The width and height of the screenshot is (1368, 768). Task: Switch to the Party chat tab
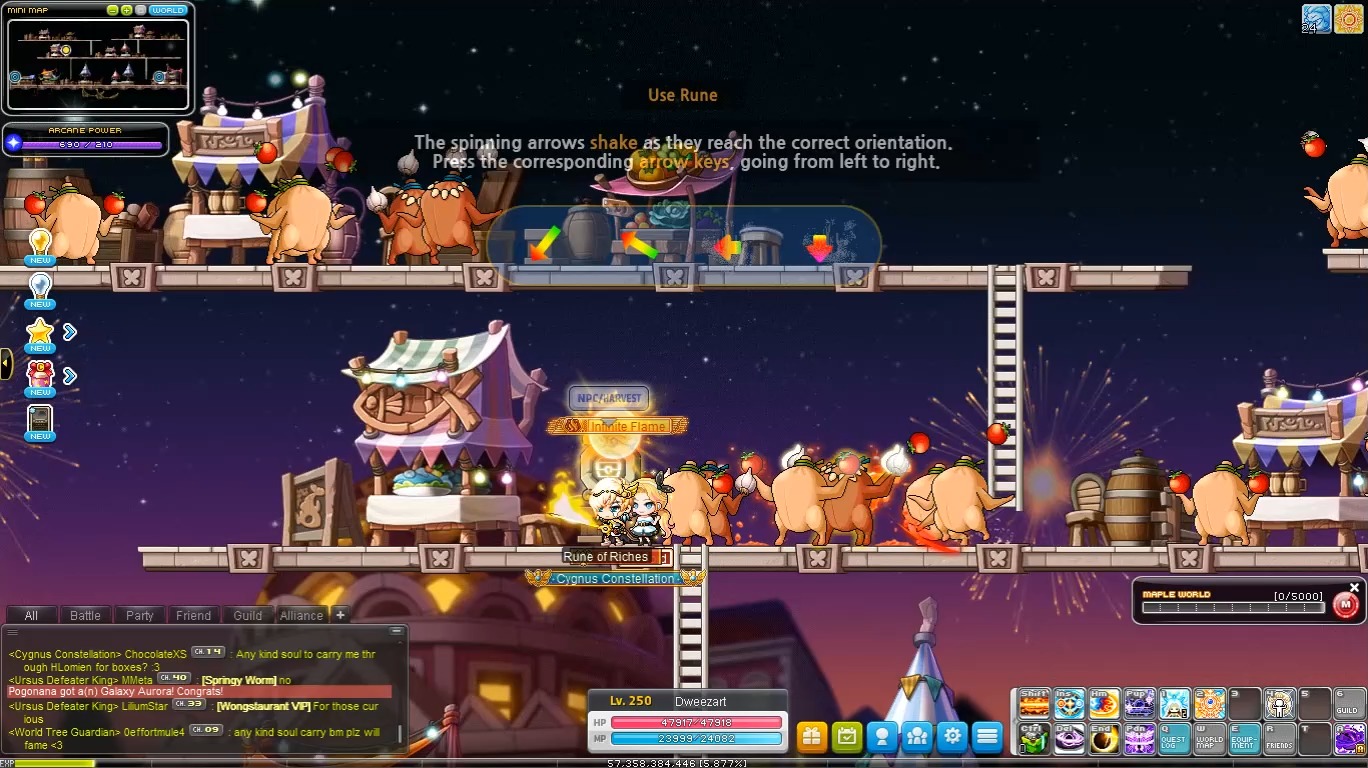pos(139,615)
